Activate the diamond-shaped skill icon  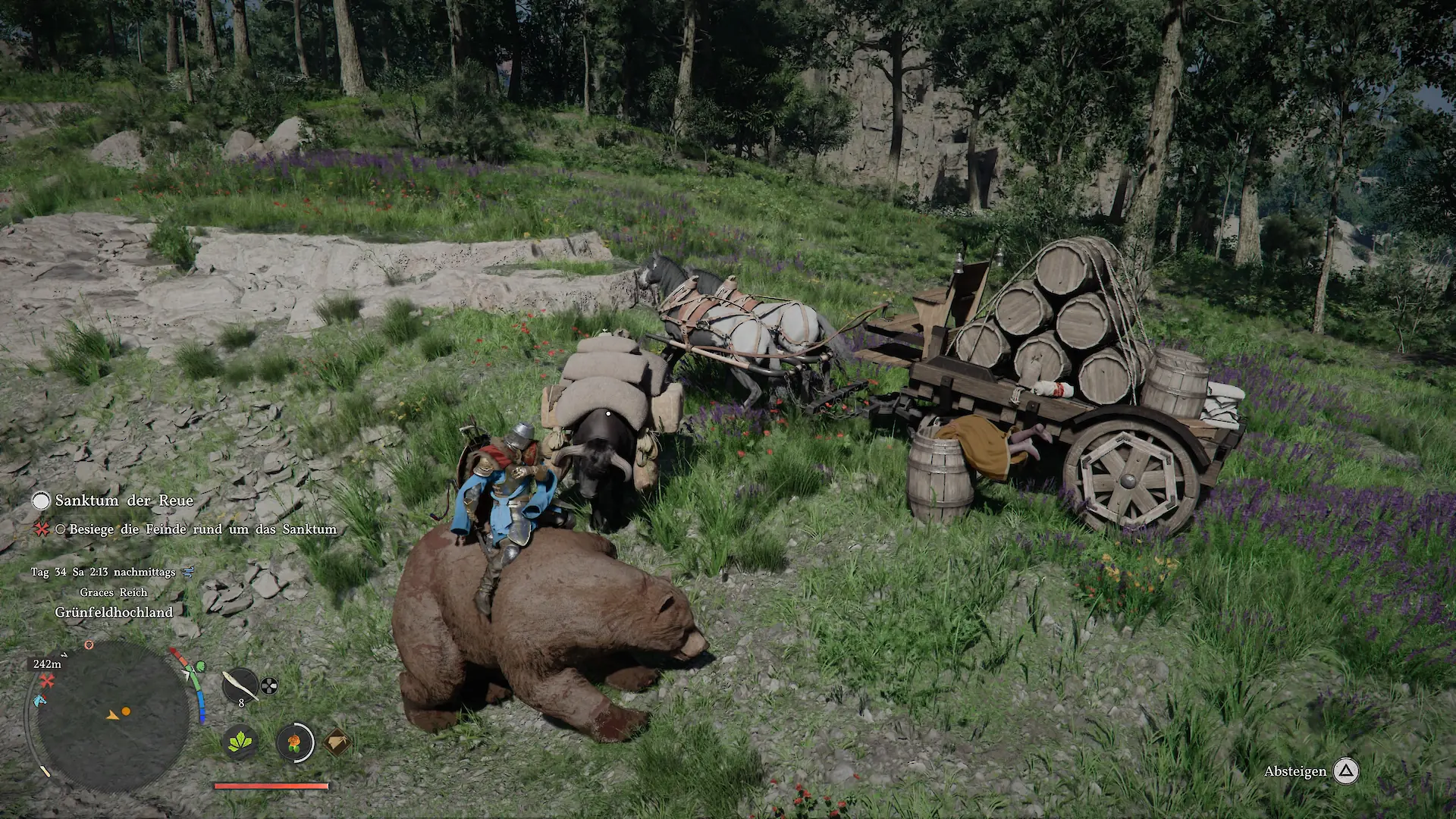(x=337, y=742)
